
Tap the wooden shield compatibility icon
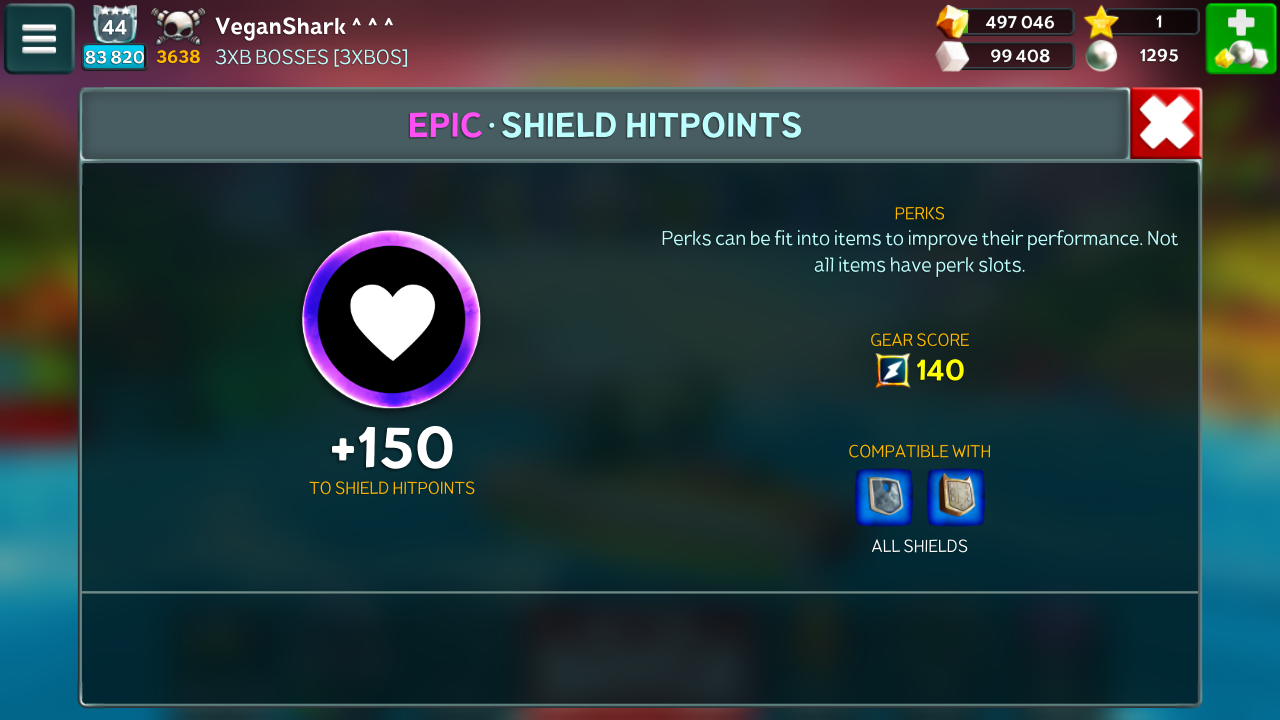click(956, 497)
